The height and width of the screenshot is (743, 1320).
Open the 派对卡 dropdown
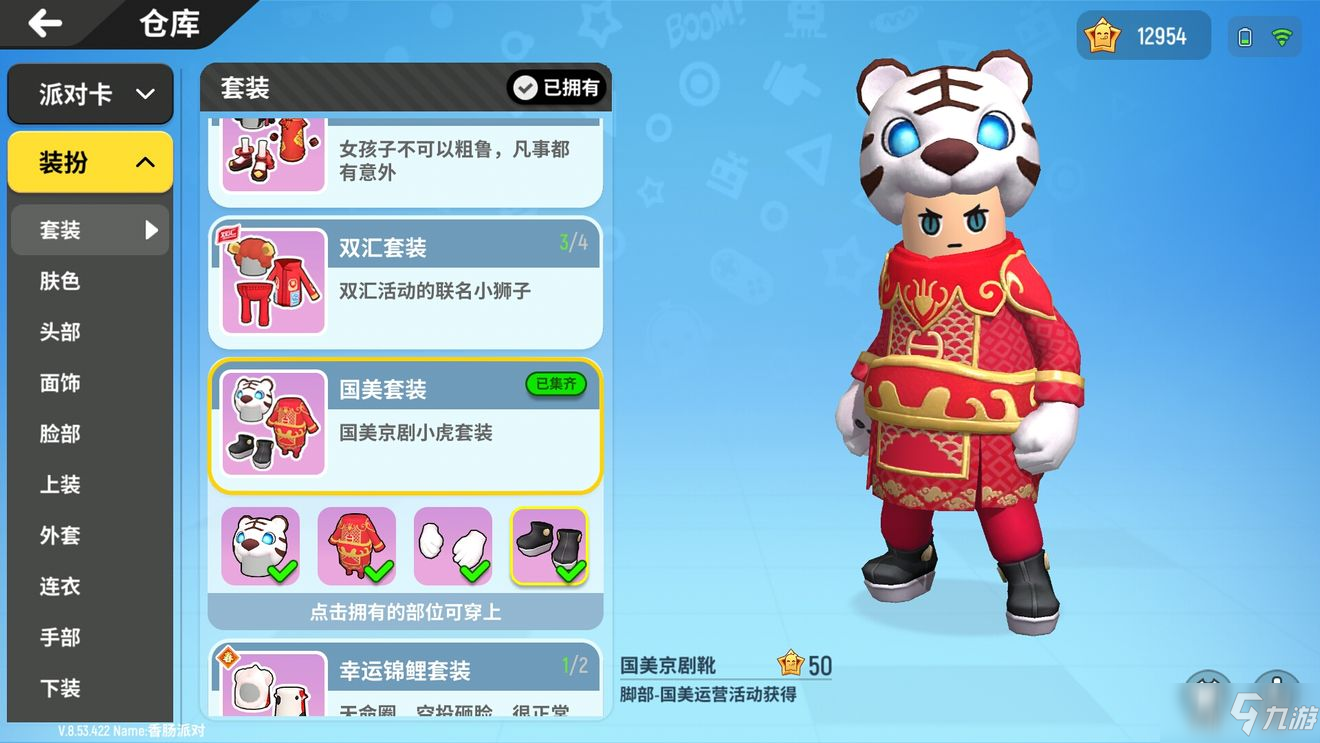90,93
